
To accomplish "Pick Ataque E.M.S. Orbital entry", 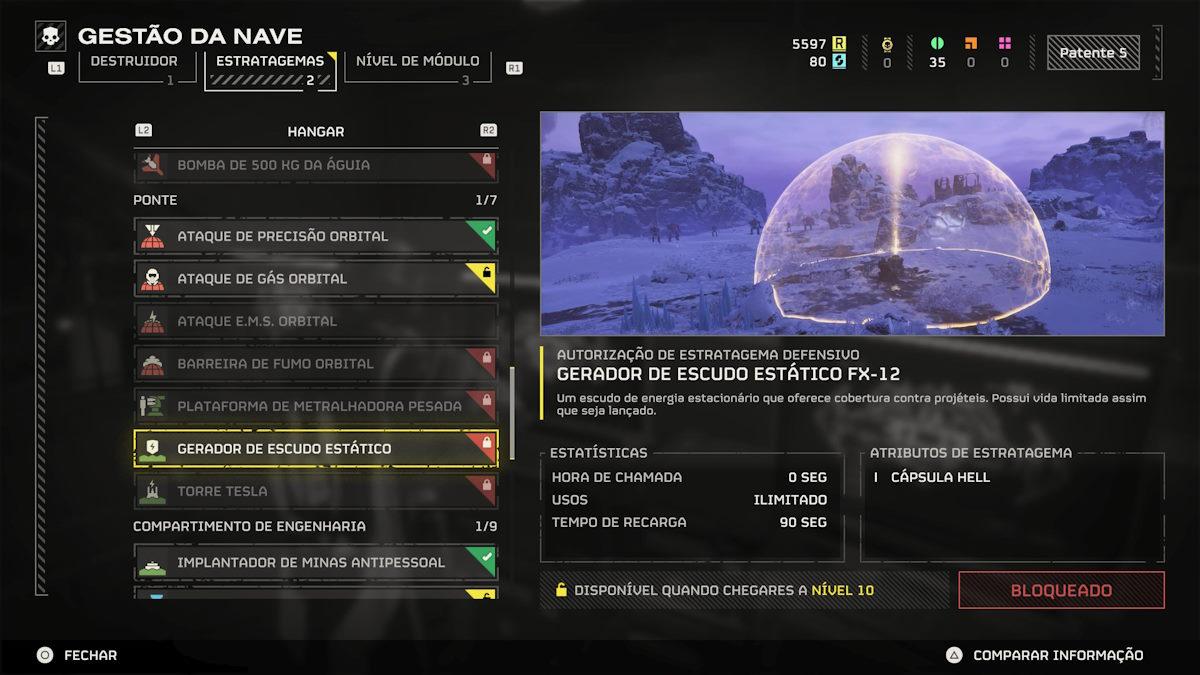I will coord(315,321).
